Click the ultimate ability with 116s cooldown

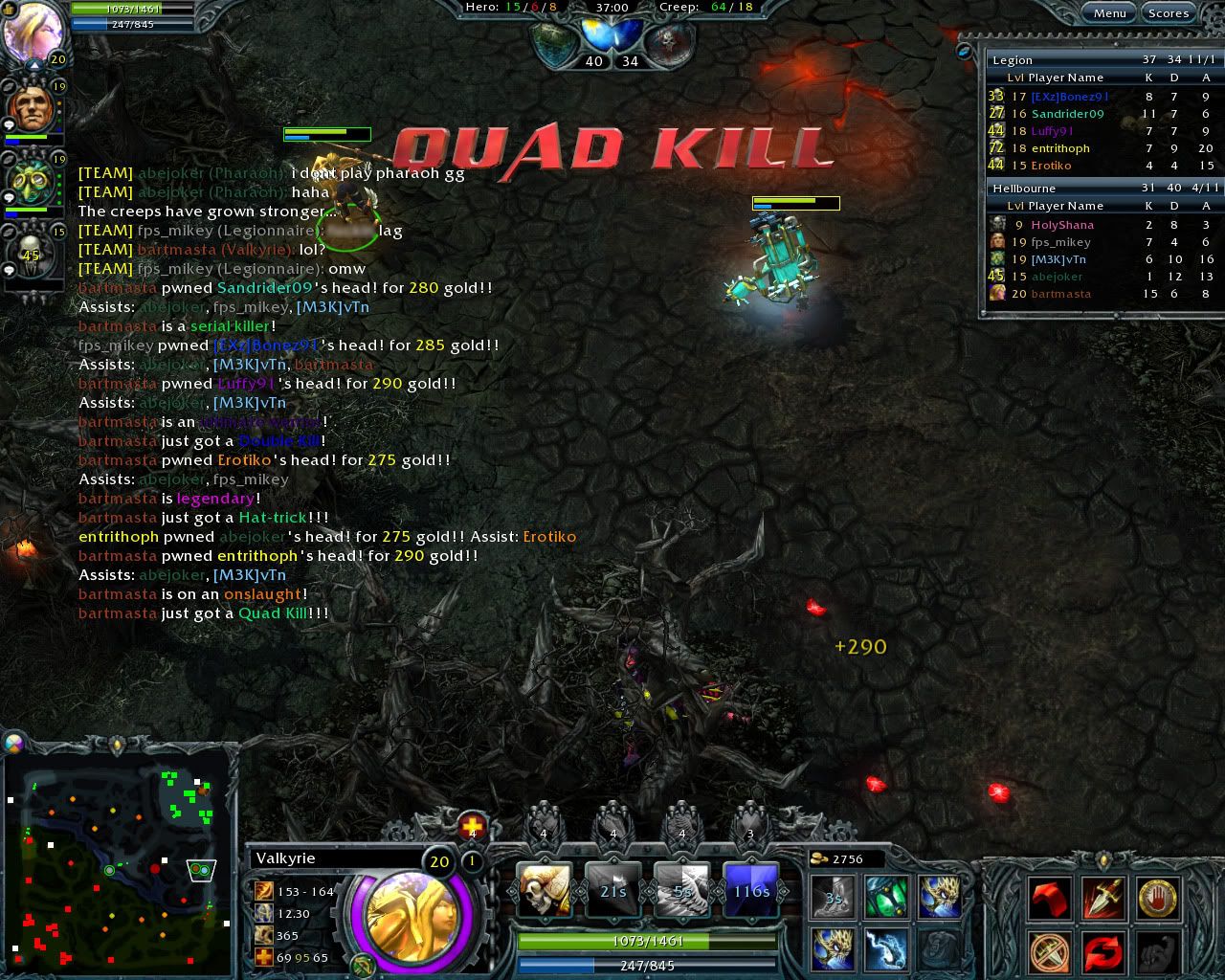pos(750,889)
